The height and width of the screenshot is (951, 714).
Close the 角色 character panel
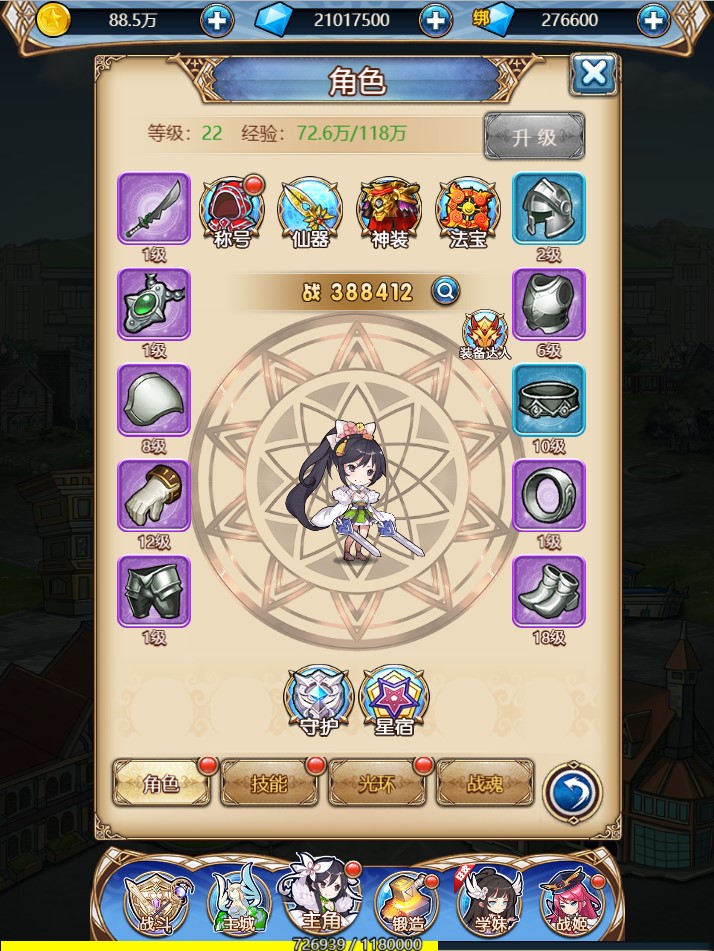tap(593, 73)
